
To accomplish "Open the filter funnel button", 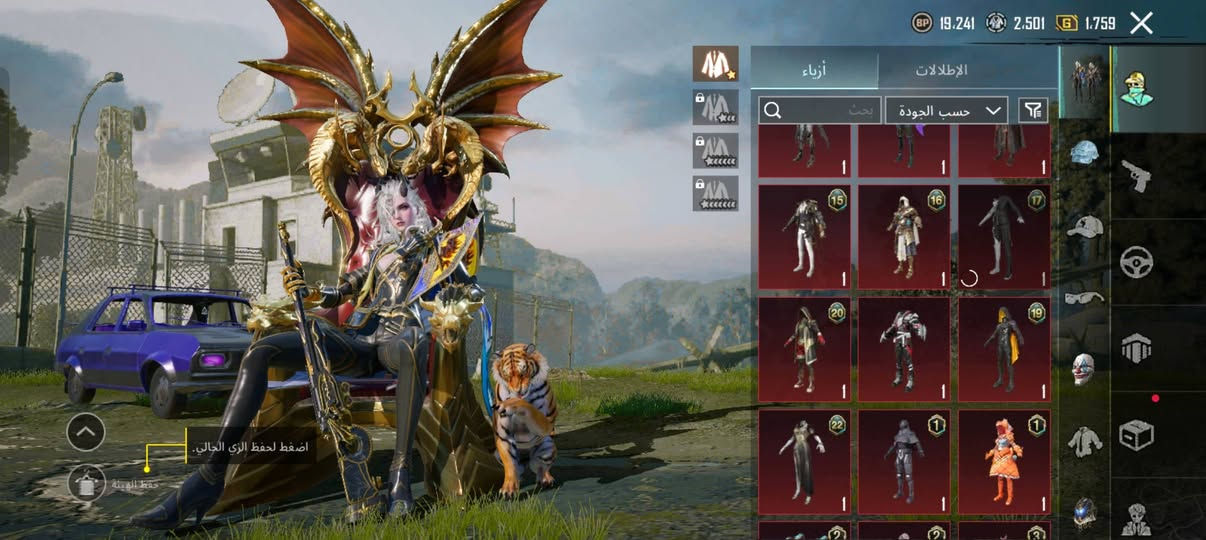I will coord(1033,110).
